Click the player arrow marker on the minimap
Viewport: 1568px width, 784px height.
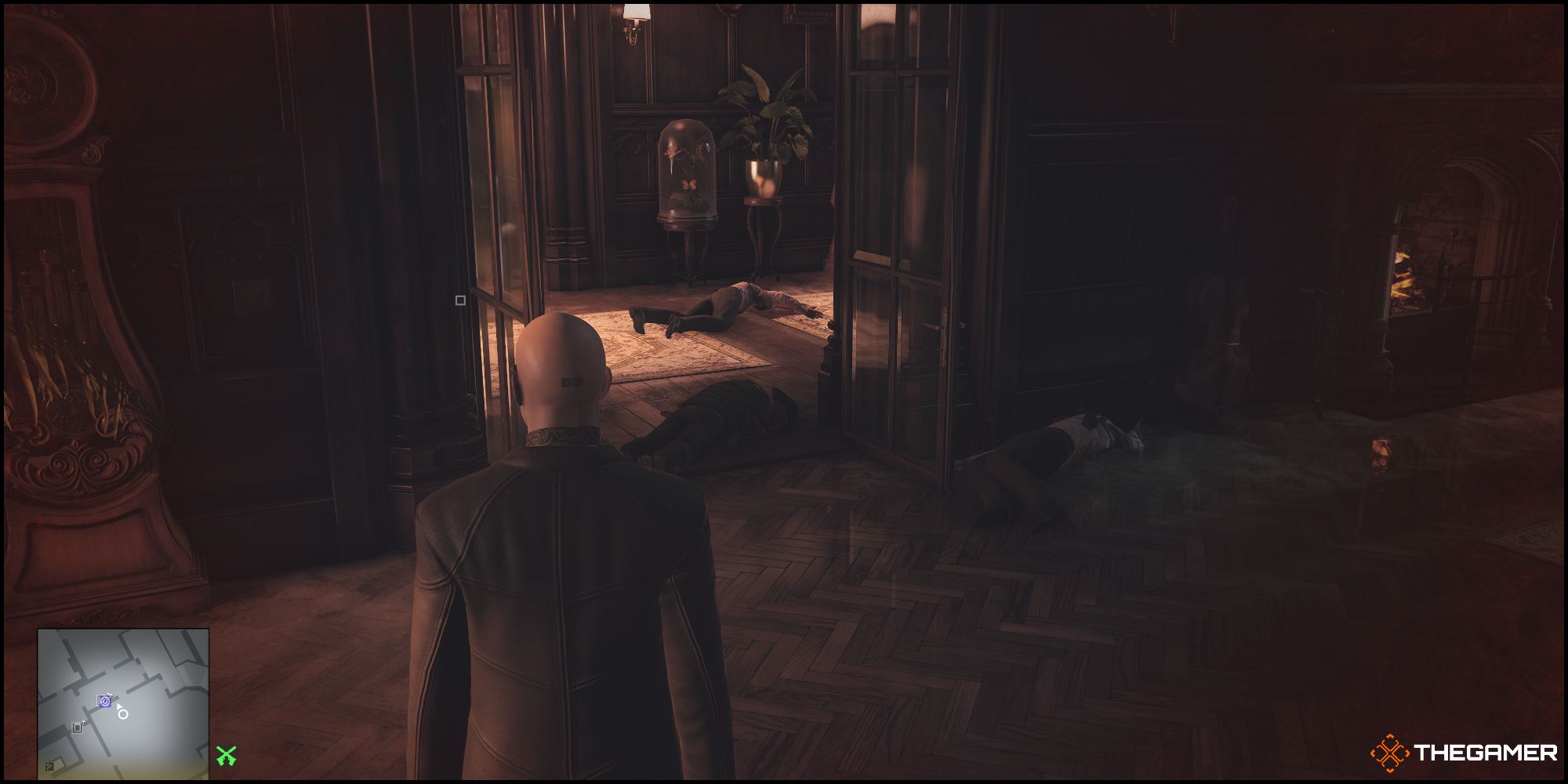click(x=119, y=706)
